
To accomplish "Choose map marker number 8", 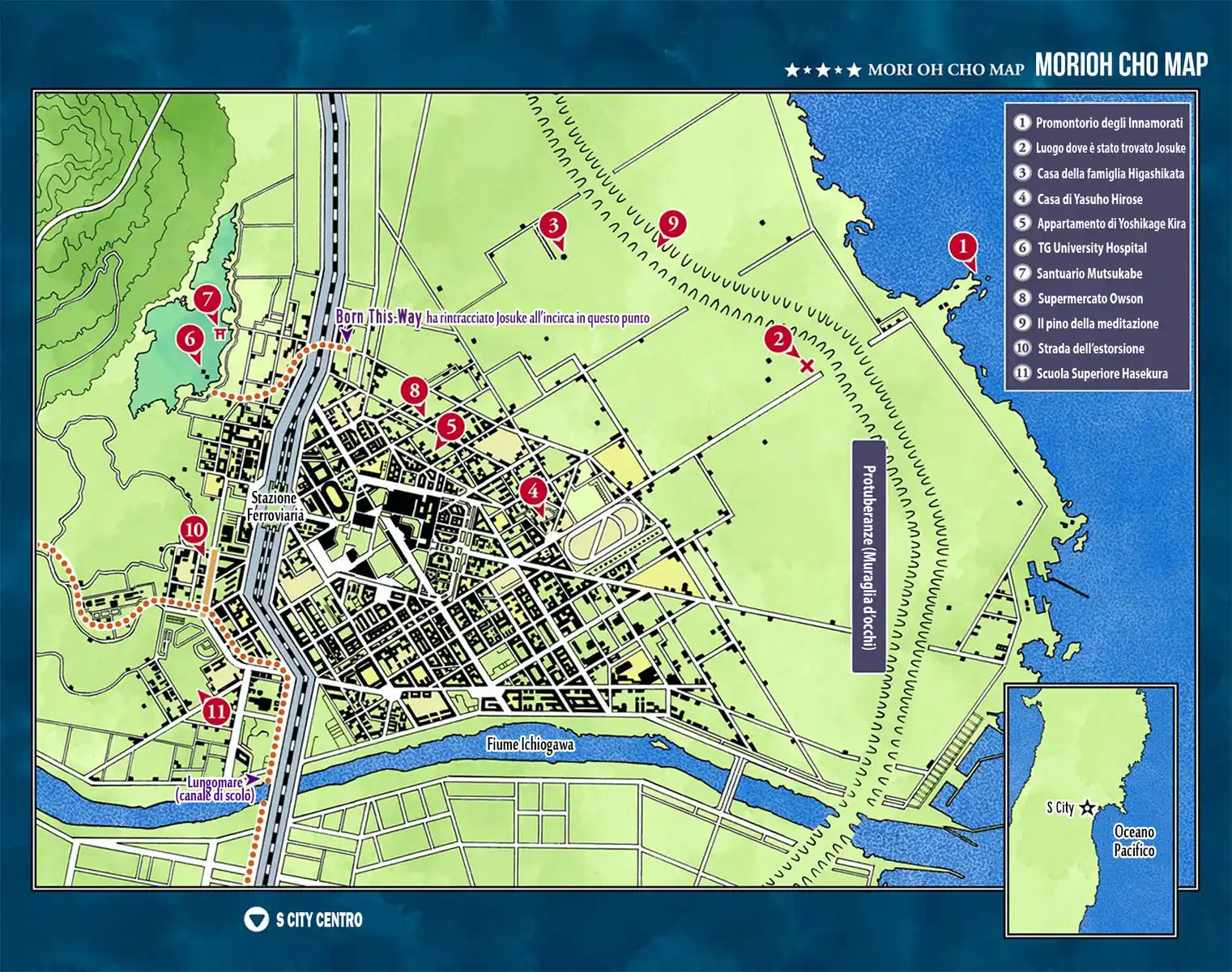I will pos(414,390).
